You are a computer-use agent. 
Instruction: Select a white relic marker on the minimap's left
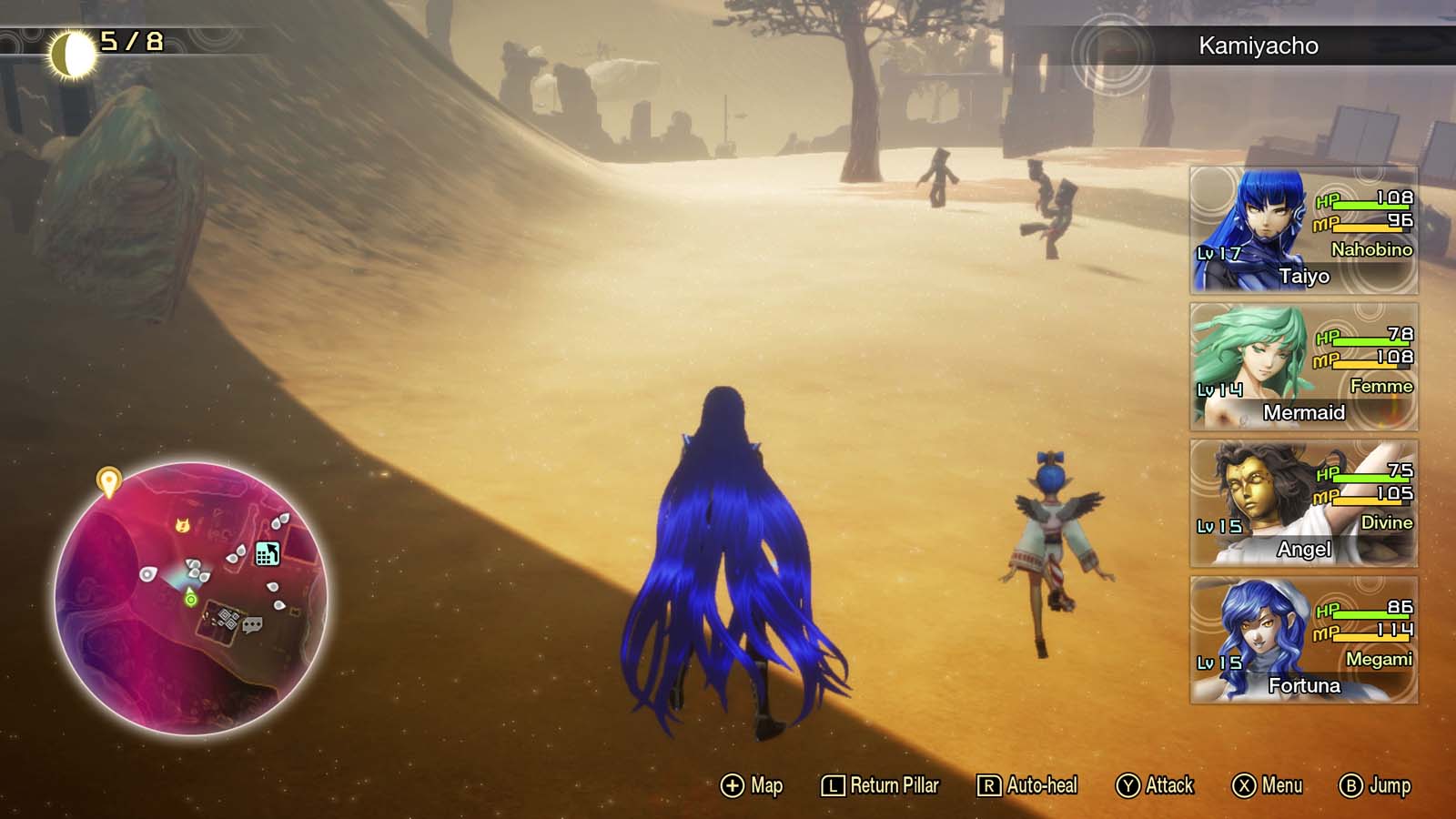(x=147, y=573)
